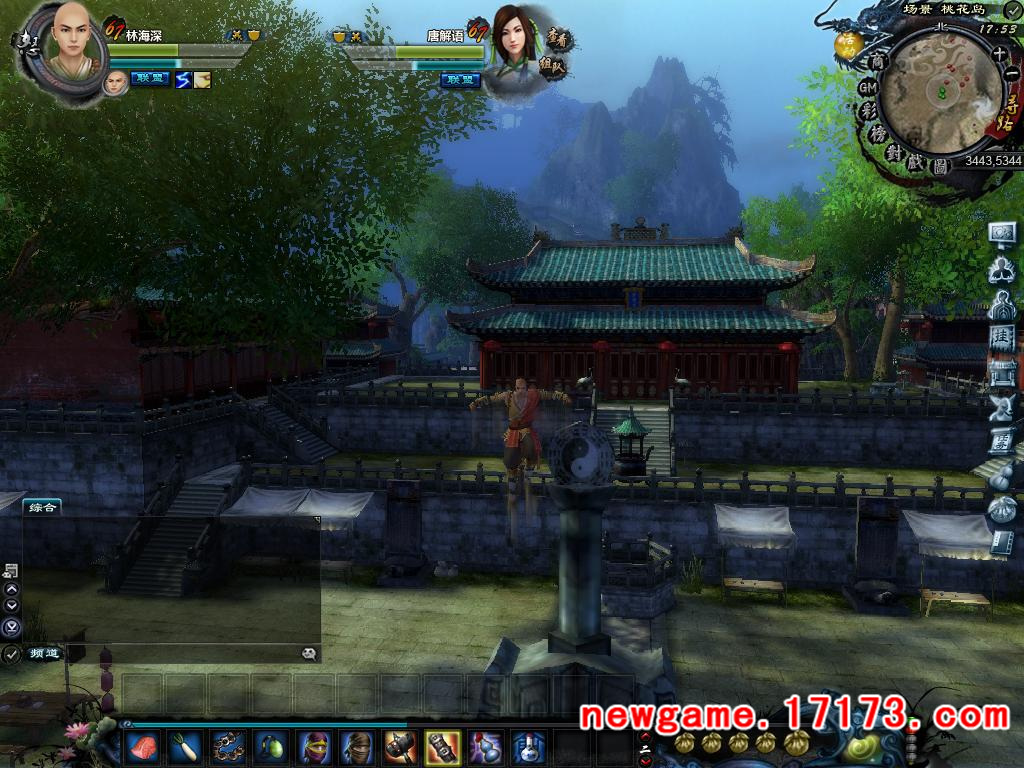Click the golden 活动 orb
Screen dimensions: 1024x768
[848, 44]
